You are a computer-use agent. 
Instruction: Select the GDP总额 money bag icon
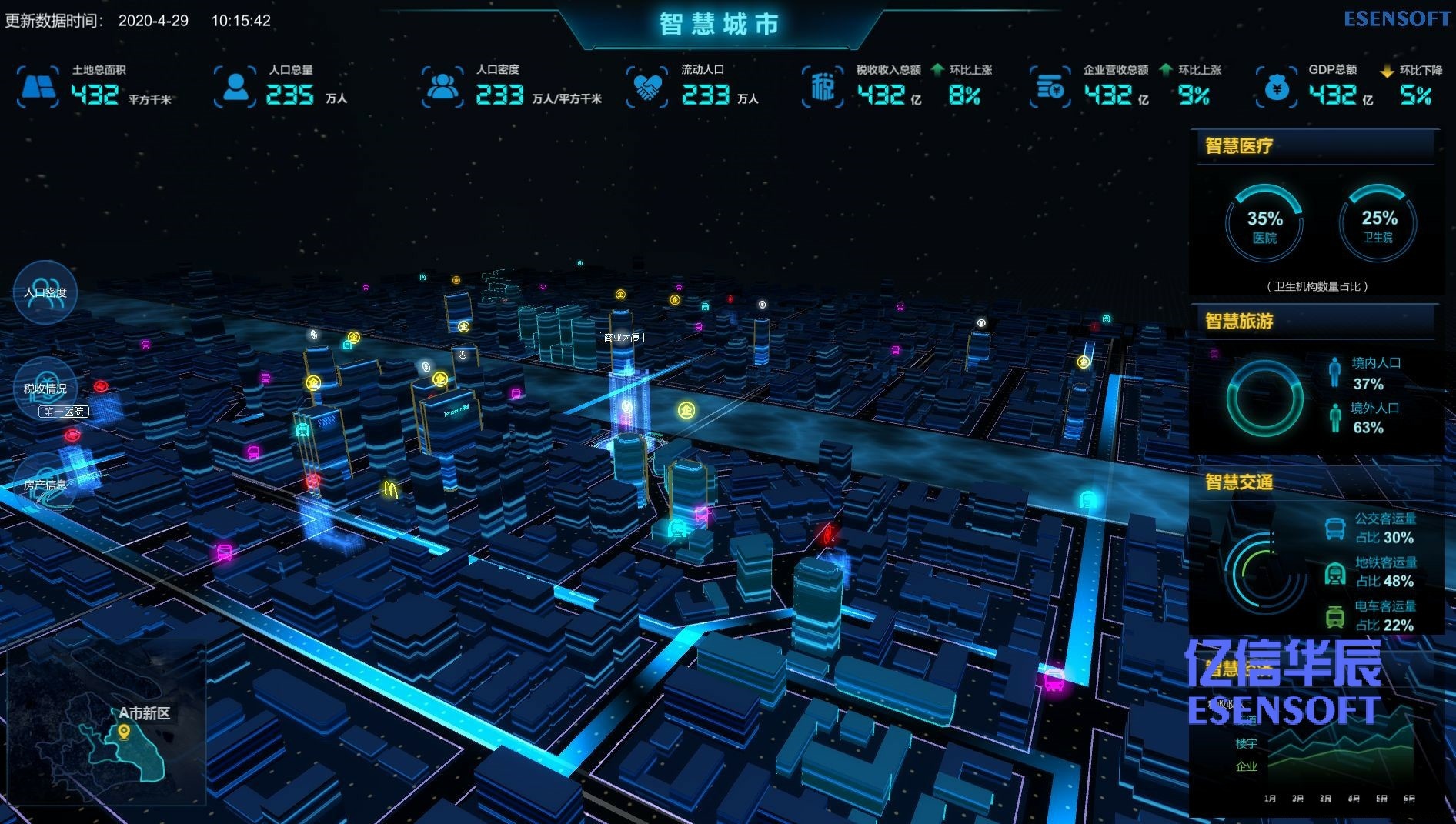(x=1277, y=88)
